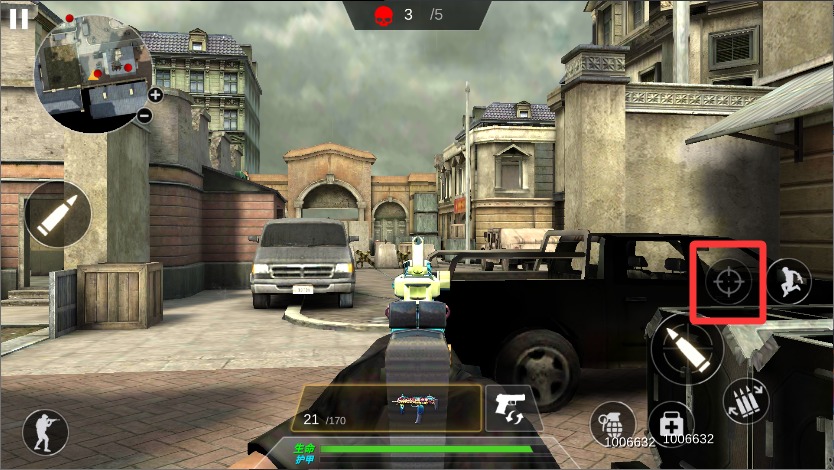Zoom out the minimap with minus button
834x470 pixels.
point(144,116)
